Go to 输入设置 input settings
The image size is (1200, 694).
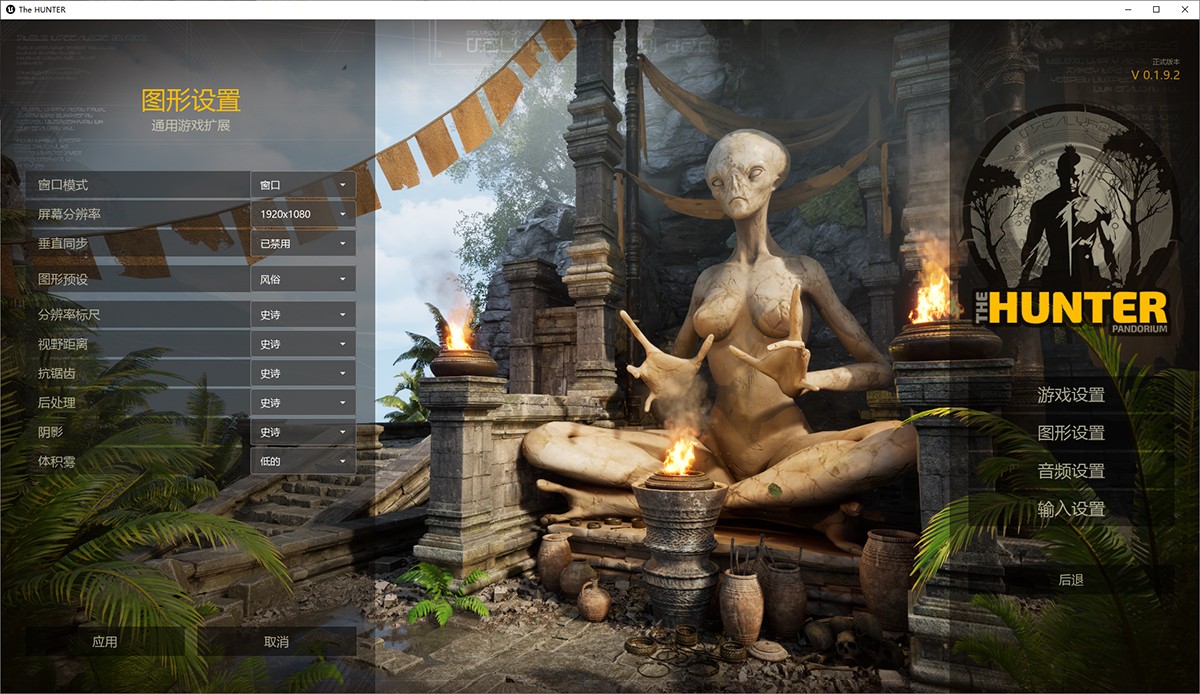[x=1071, y=509]
